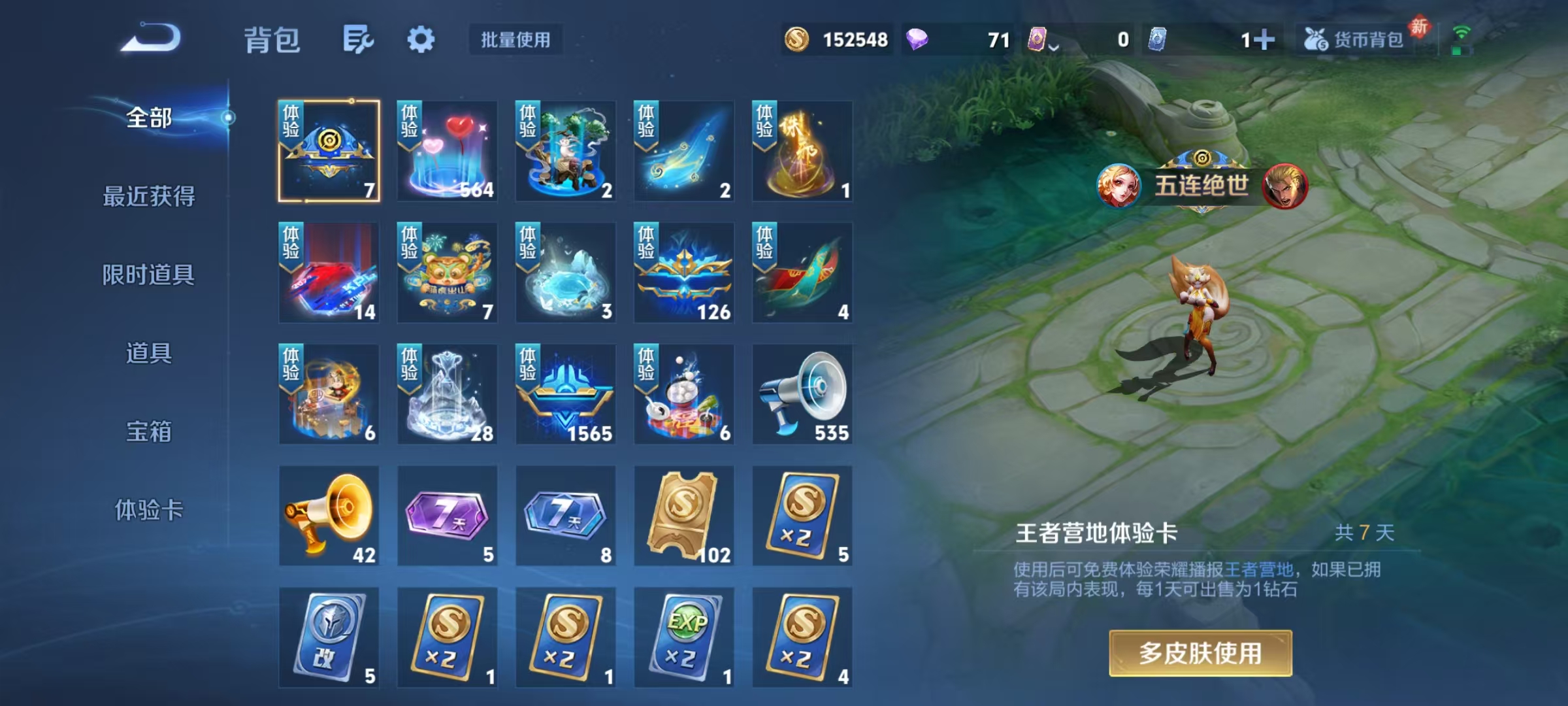Select the selected 体验 item showing quantity 7
The image size is (1568, 706).
[329, 152]
